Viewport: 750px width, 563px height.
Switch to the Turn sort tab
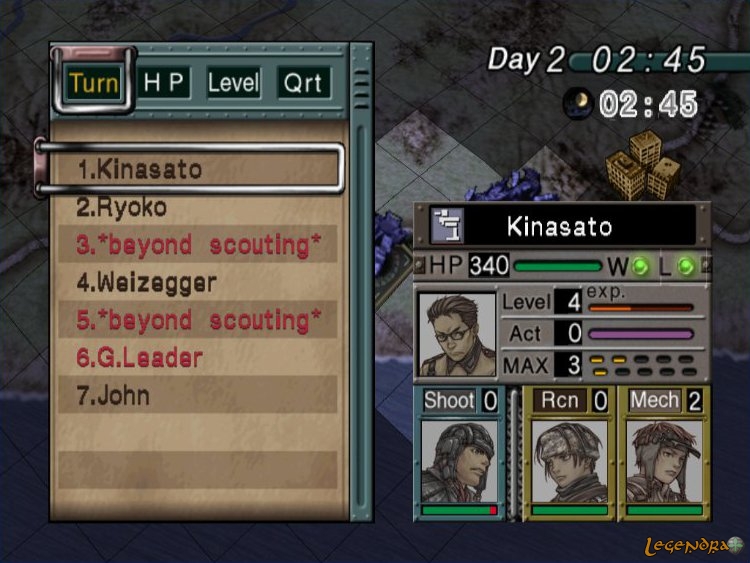click(94, 82)
